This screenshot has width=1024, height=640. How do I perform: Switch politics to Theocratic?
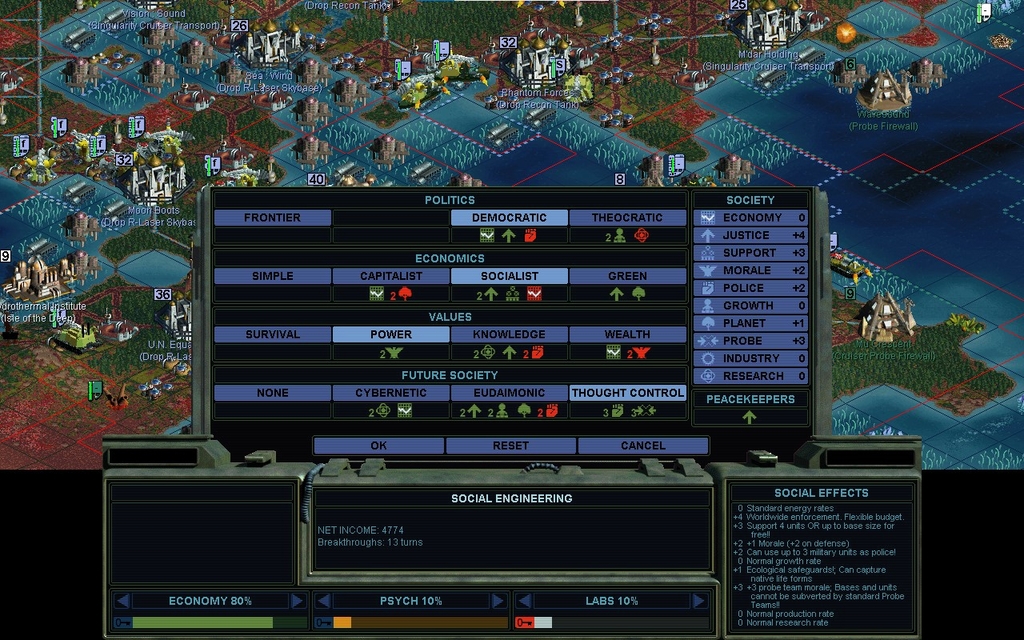(x=627, y=218)
